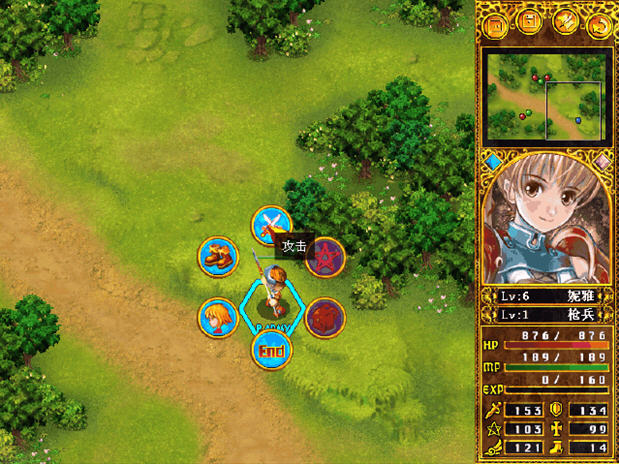This screenshot has width=619, height=464.
Task: Click the pink diamond beside the portrait
Action: click(x=601, y=160)
